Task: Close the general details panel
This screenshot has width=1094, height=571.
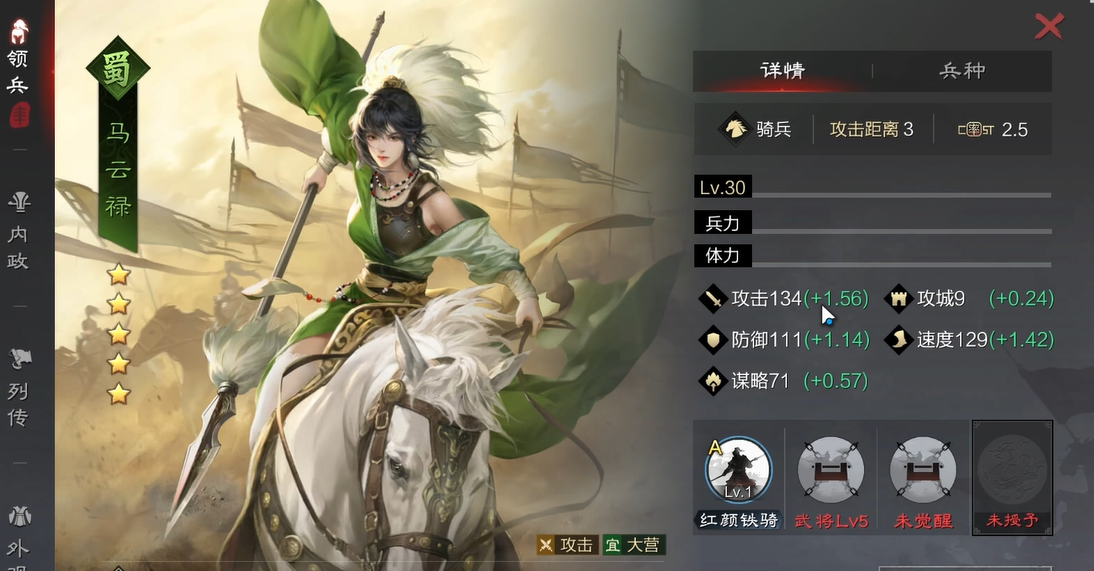Action: click(x=1048, y=26)
